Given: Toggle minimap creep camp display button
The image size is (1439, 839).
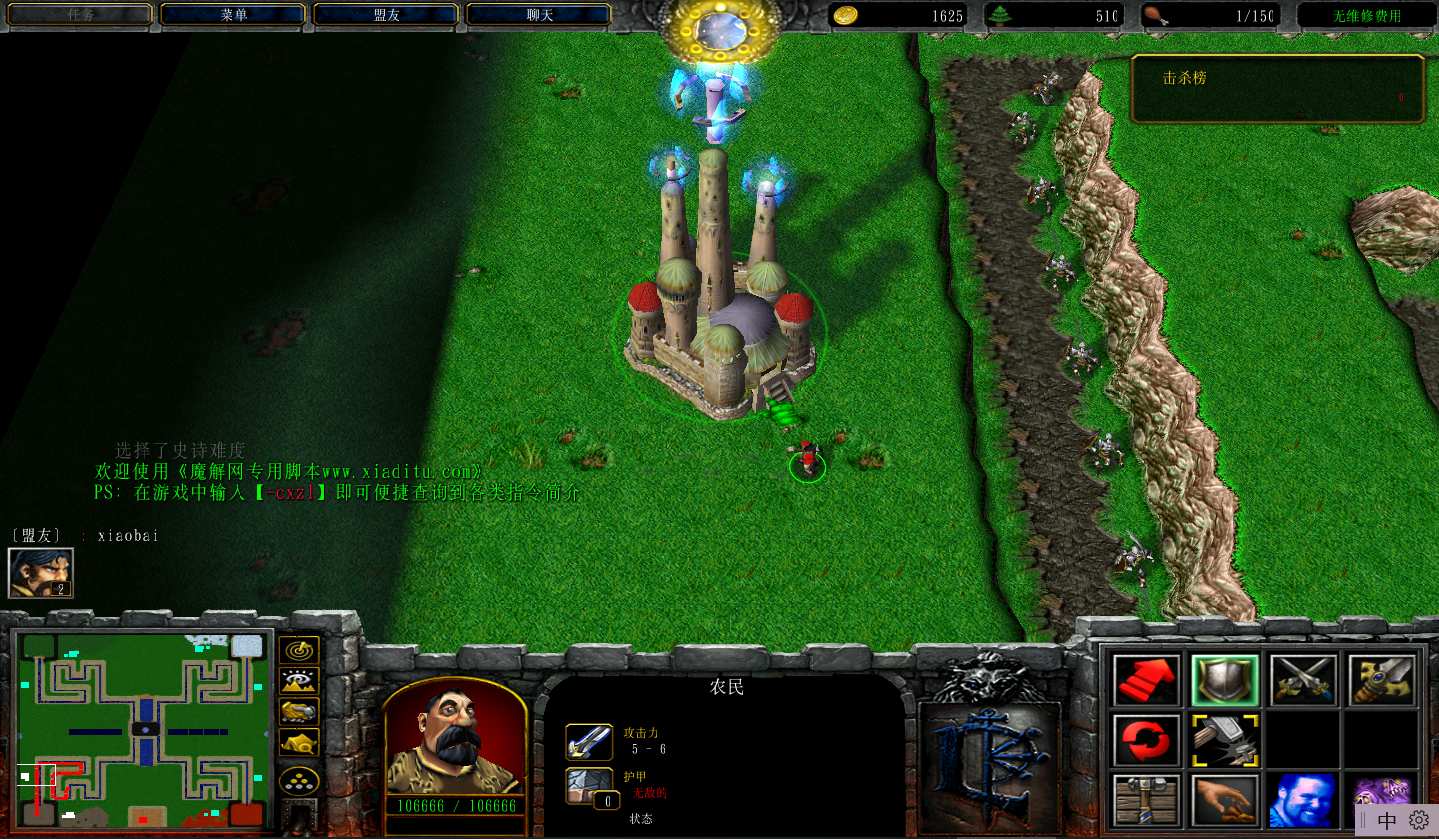Looking at the screenshot, I should 299,742.
